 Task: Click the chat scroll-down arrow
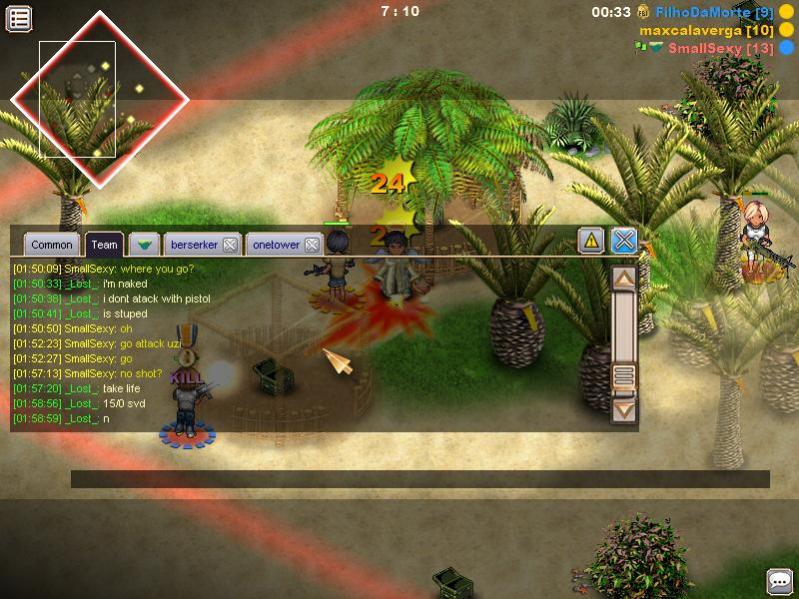point(624,409)
